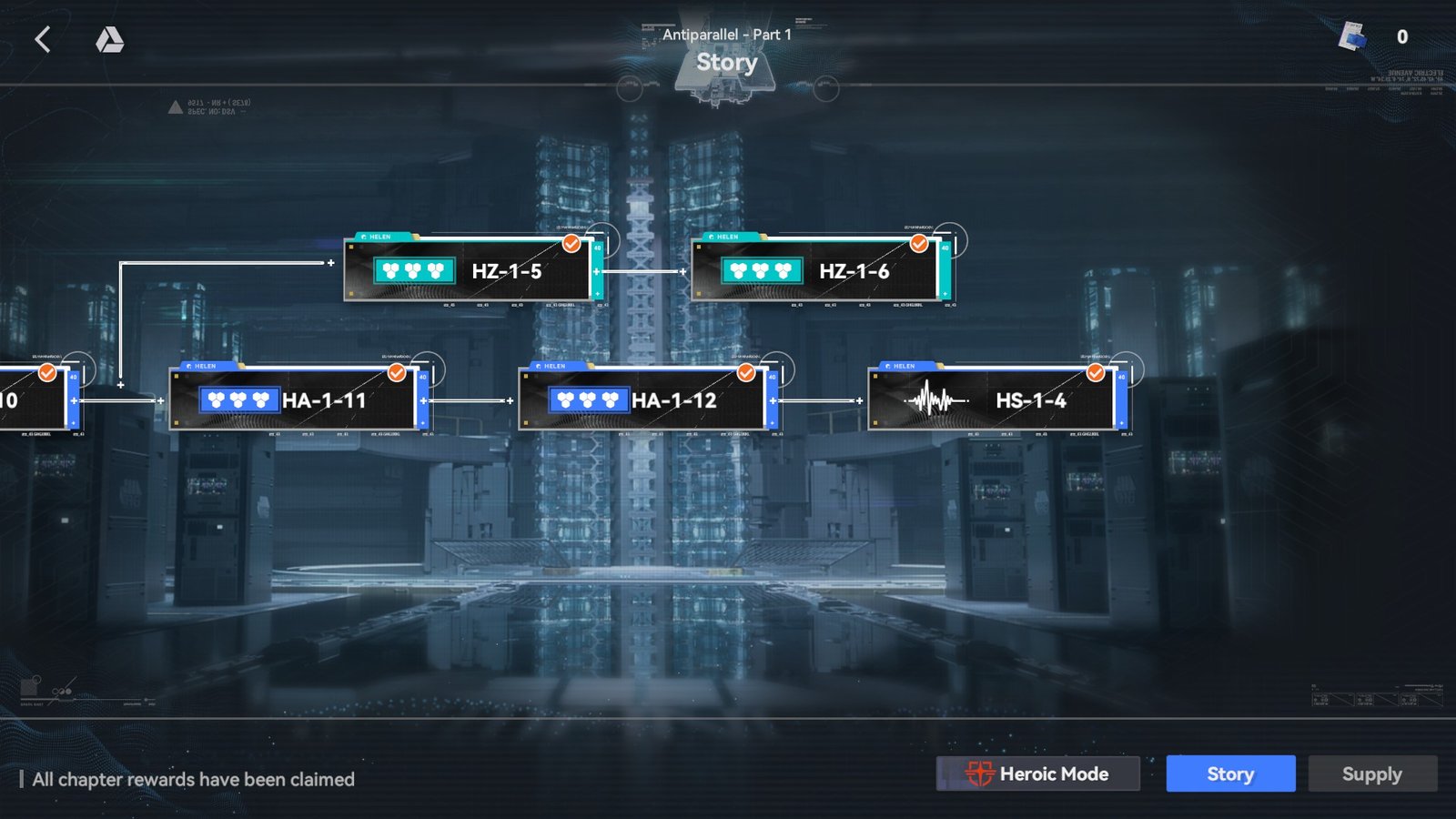This screenshot has height=819, width=1456.
Task: Go back with the arrow button
Action: pyautogui.click(x=43, y=39)
